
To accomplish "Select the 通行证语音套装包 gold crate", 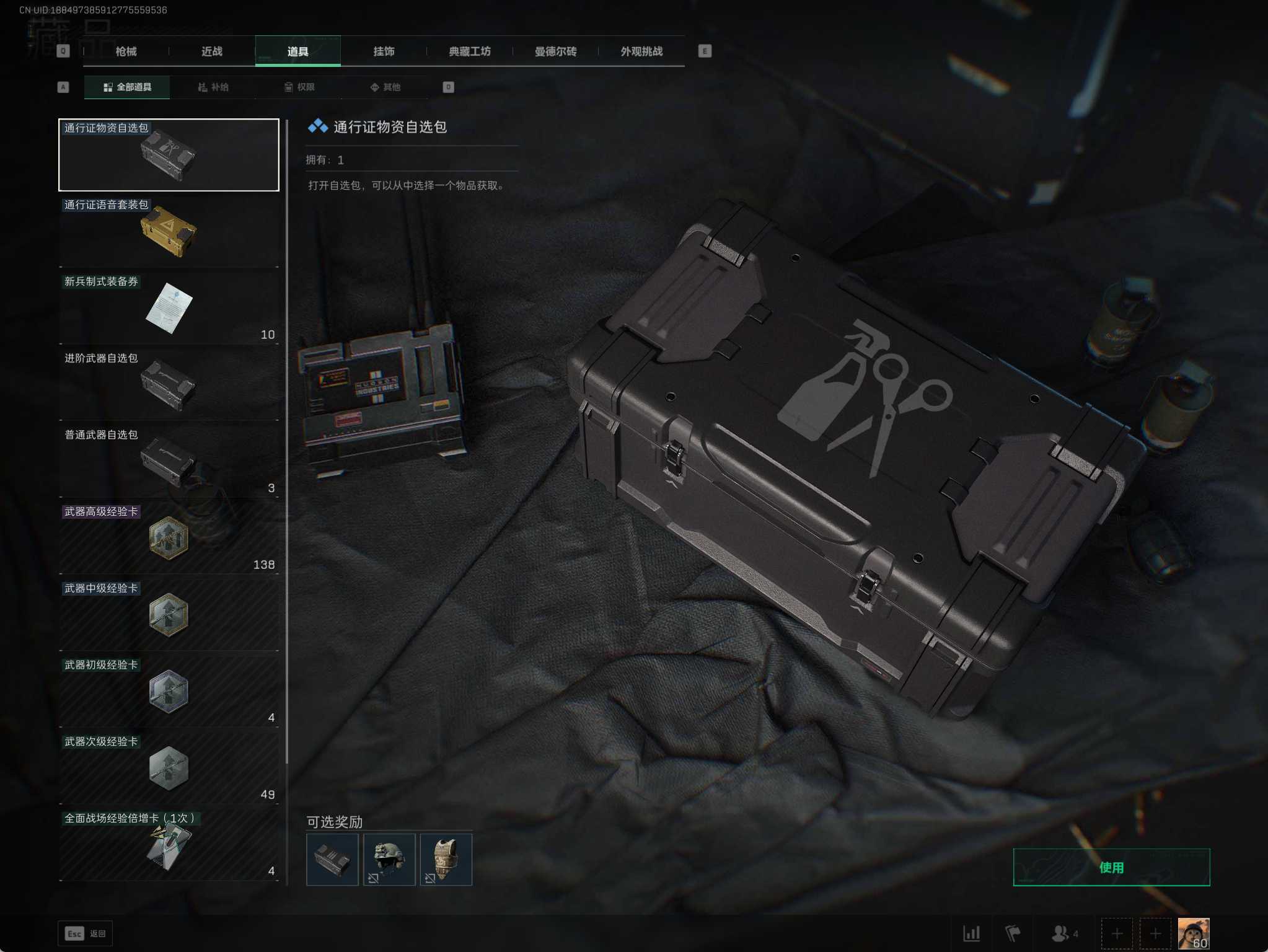I will pyautogui.click(x=169, y=232).
